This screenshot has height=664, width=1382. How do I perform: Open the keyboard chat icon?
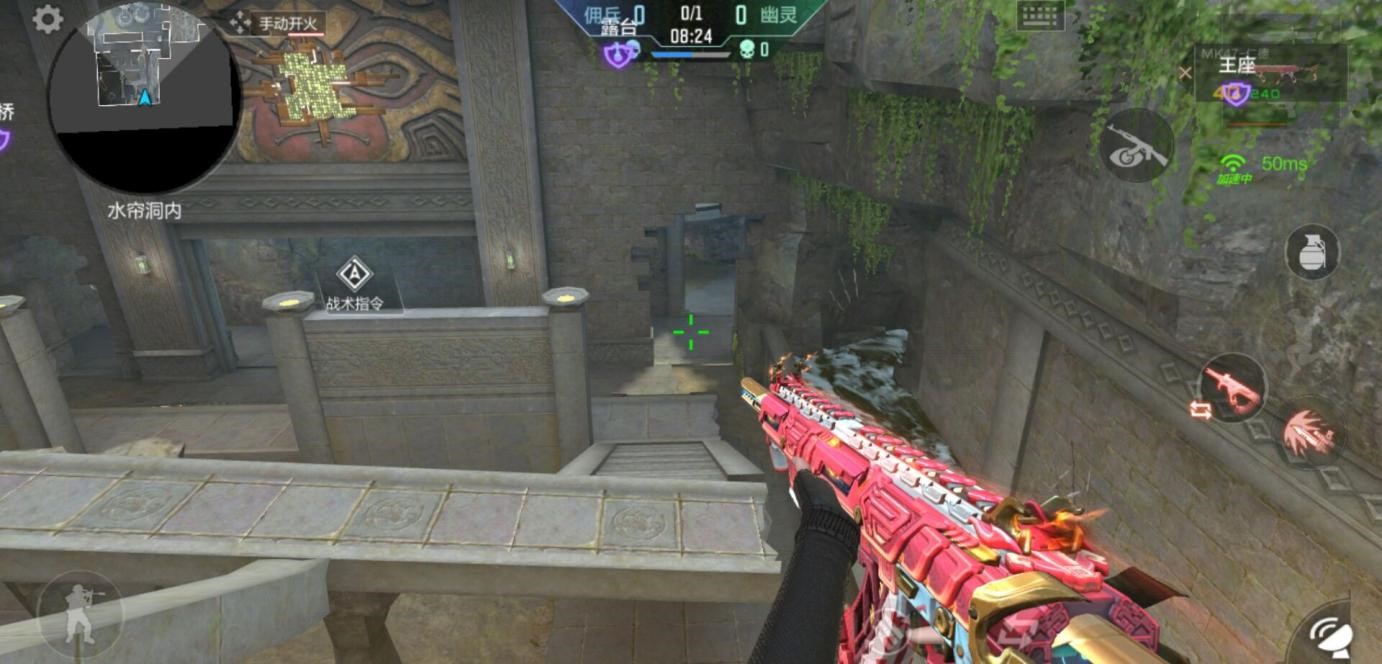pyautogui.click(x=1041, y=15)
